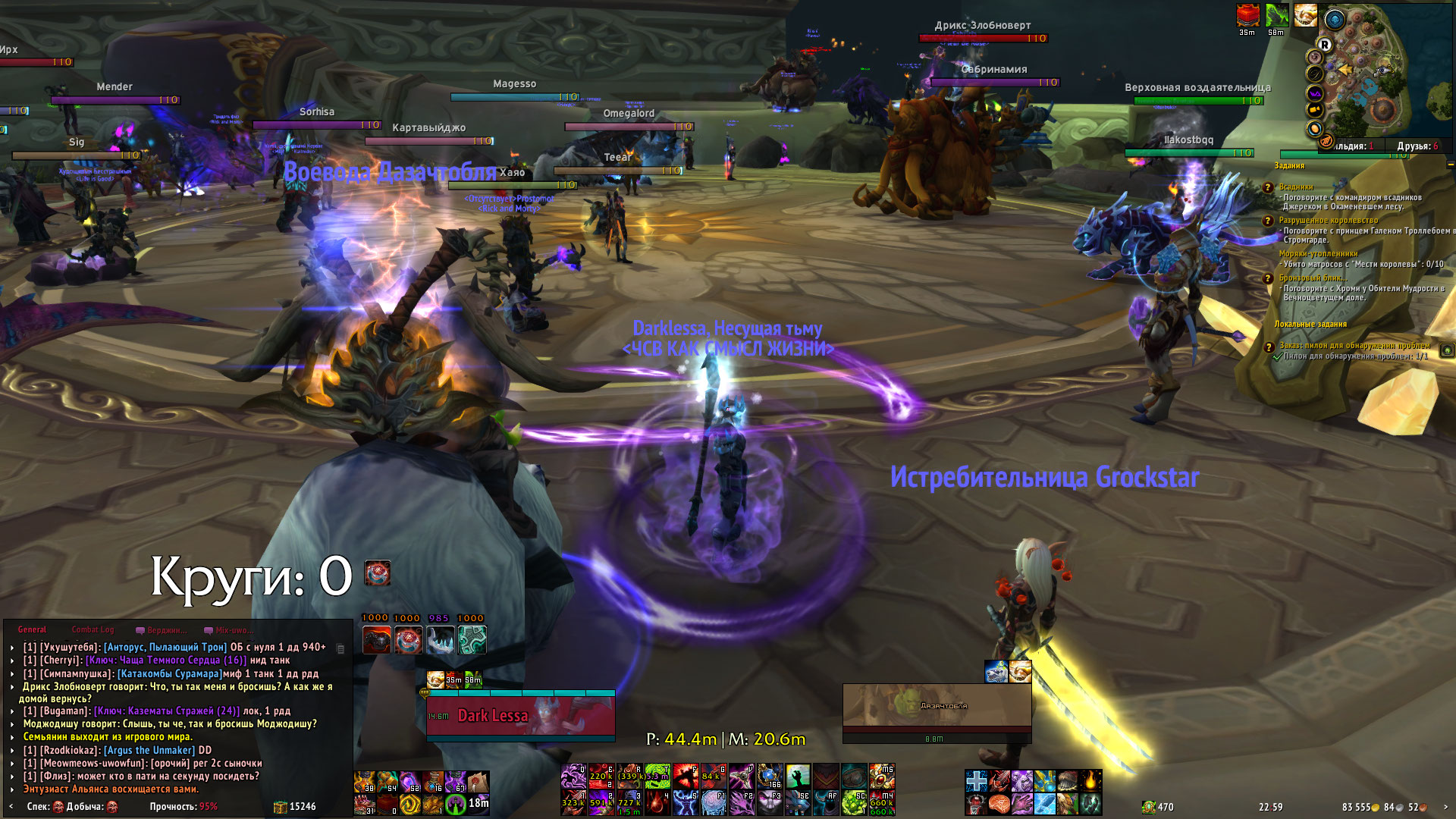The image size is (1456, 819).
Task: Click the chat copy button
Action: (340, 648)
